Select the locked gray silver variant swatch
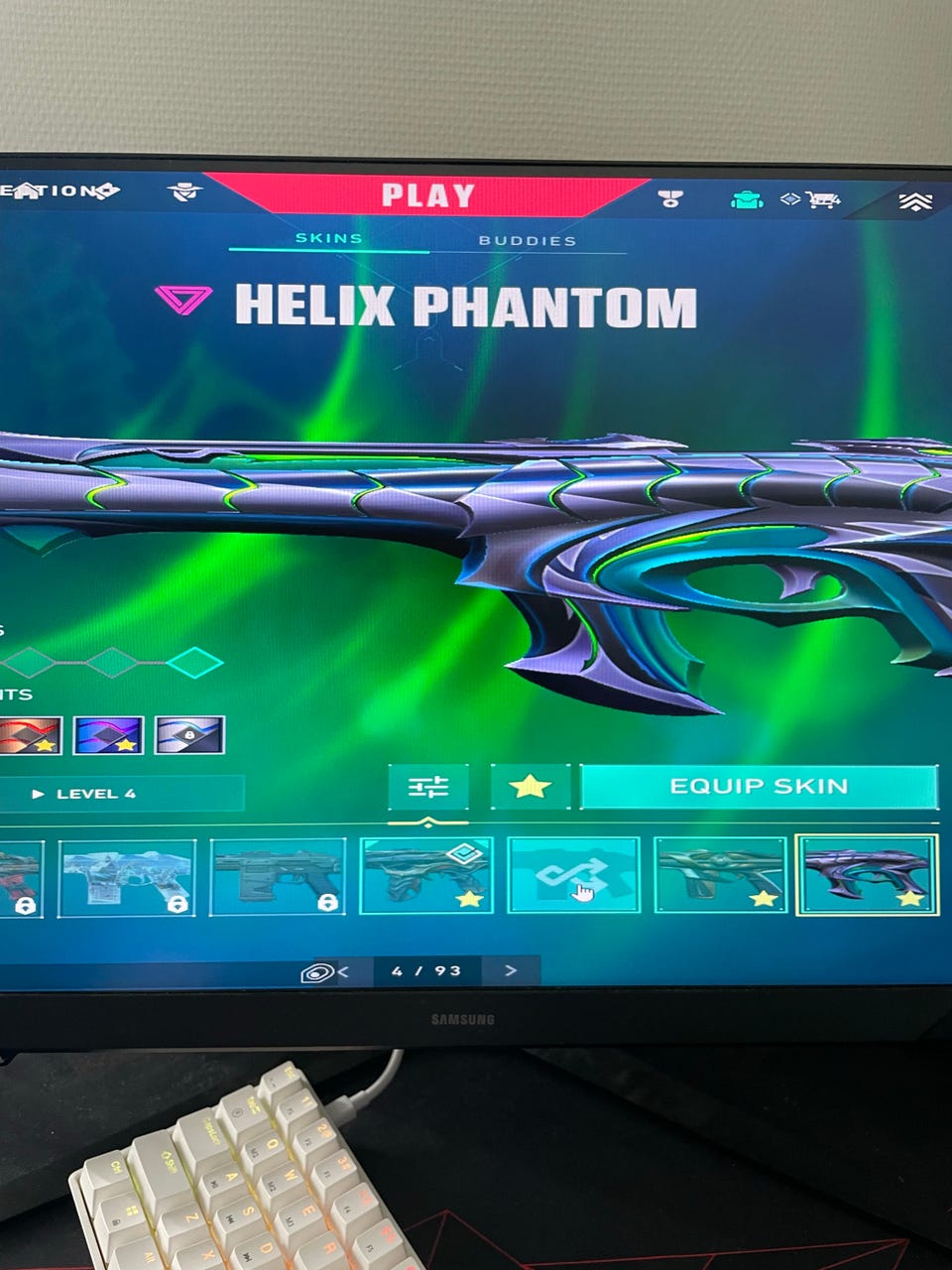Viewport: 952px width, 1270px height. point(189,735)
